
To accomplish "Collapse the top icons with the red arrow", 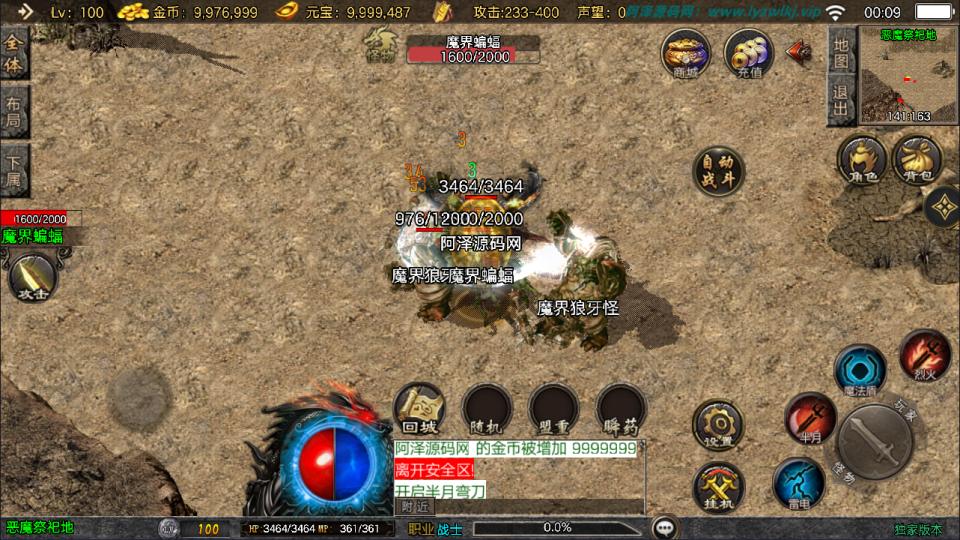I will [799, 51].
